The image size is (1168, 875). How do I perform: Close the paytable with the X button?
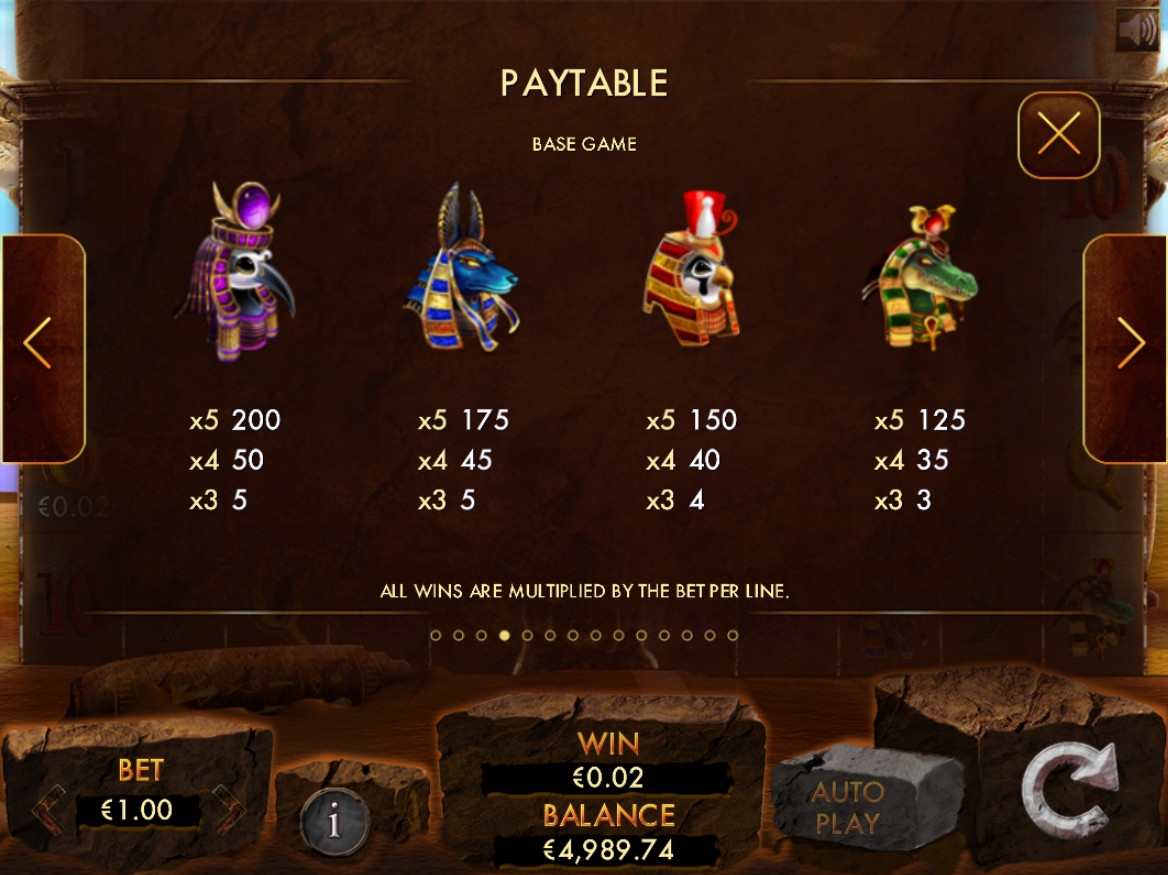pos(1059,134)
